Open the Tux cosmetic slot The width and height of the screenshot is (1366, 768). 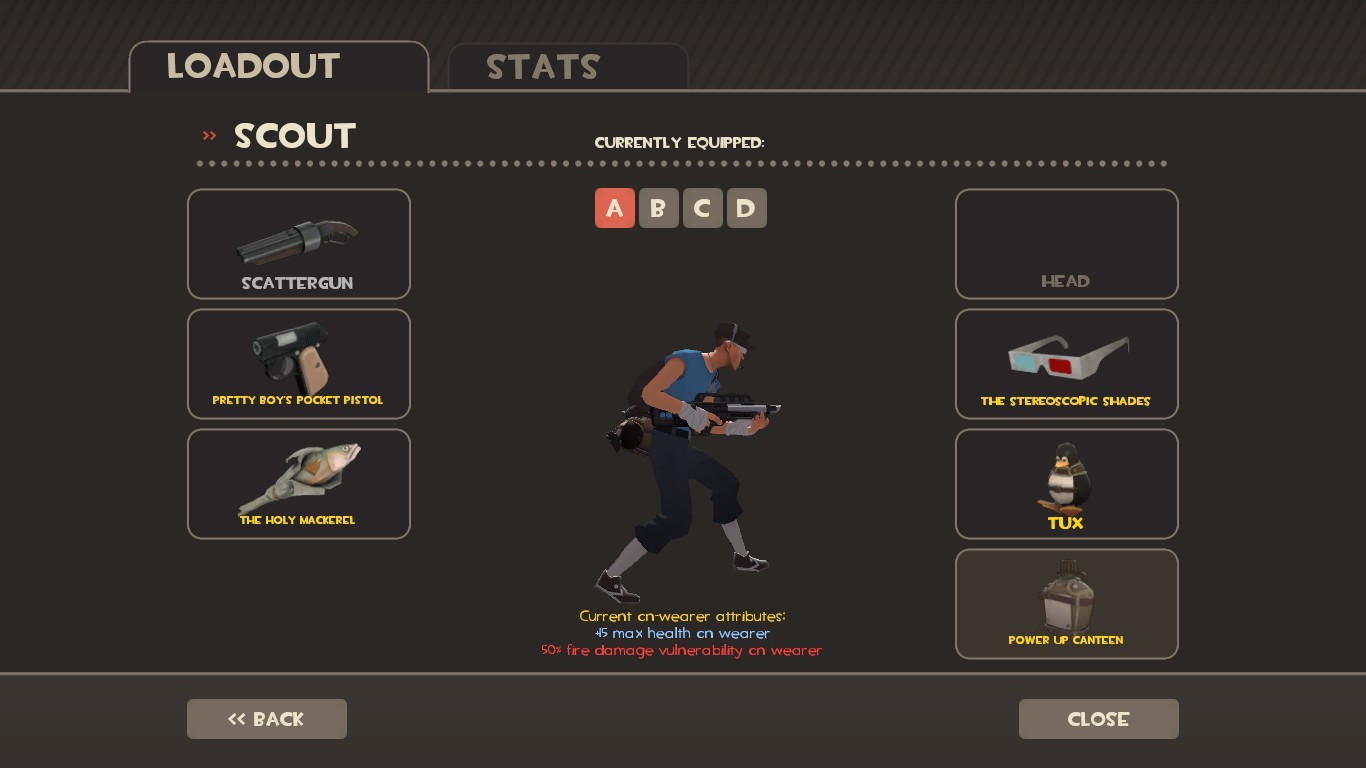[x=1066, y=483]
